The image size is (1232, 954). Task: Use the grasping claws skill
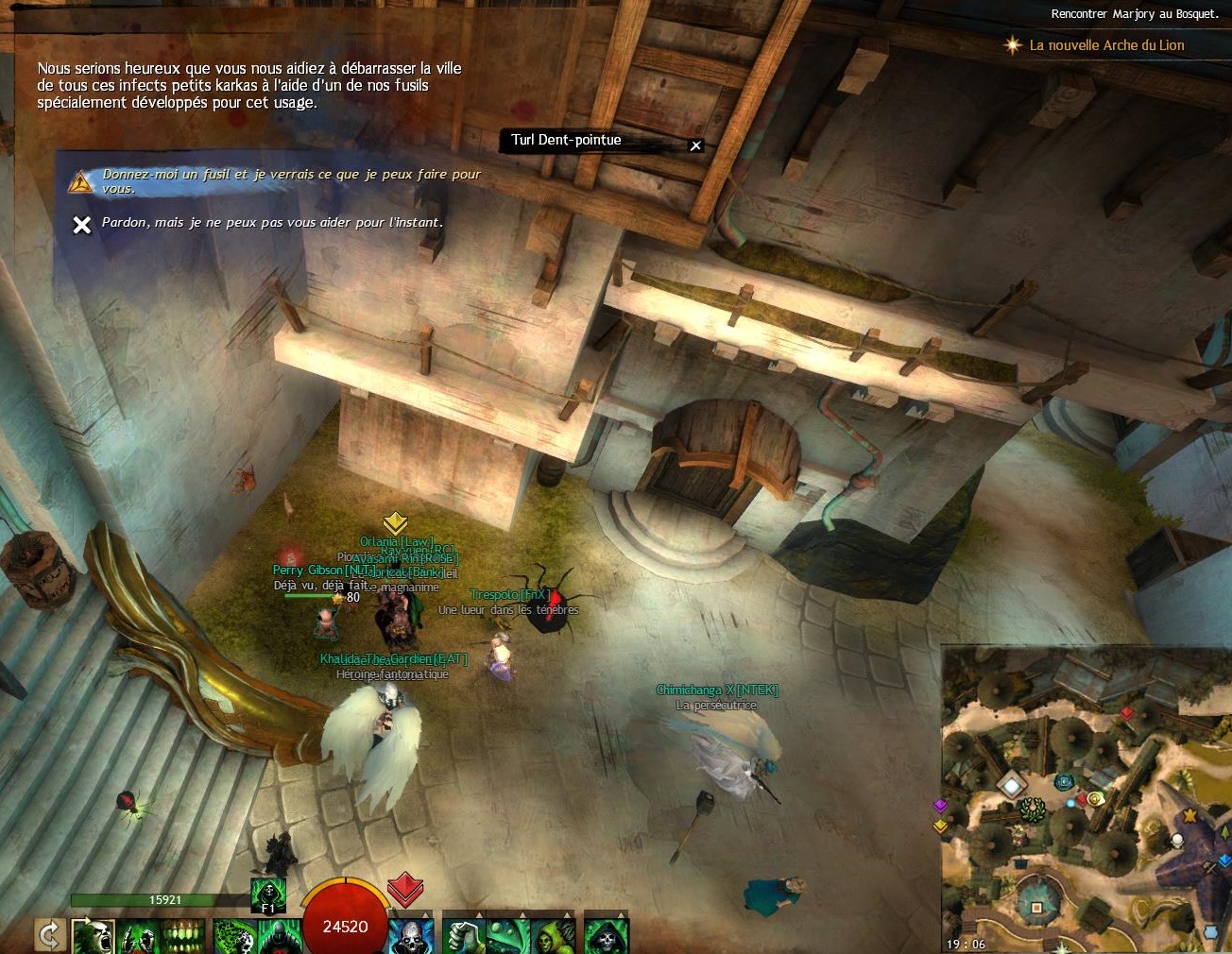(x=139, y=937)
